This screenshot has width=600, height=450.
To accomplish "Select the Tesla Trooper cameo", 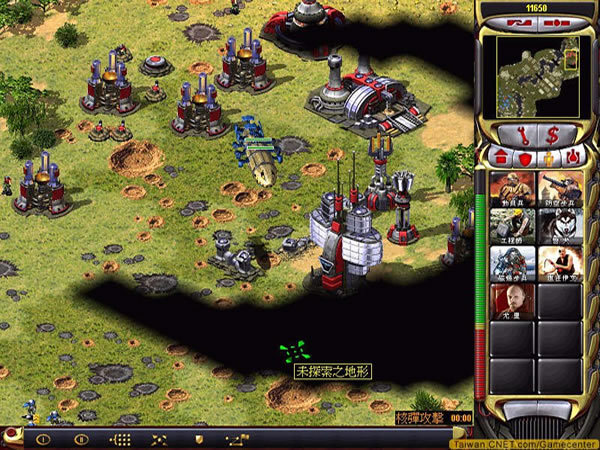I will click(510, 264).
